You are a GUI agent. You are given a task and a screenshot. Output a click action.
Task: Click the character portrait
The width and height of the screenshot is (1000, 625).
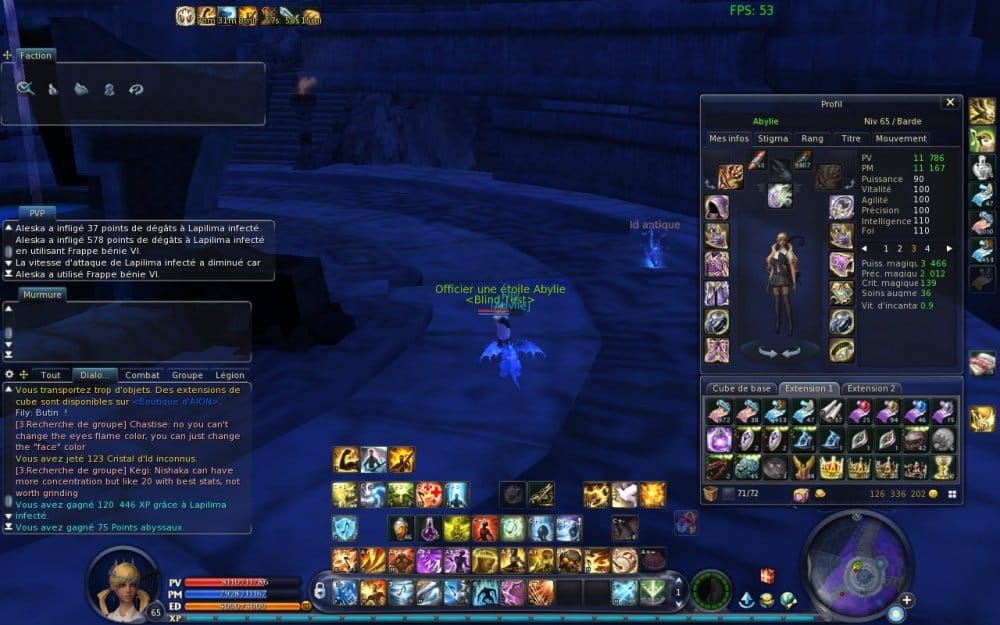(x=122, y=585)
